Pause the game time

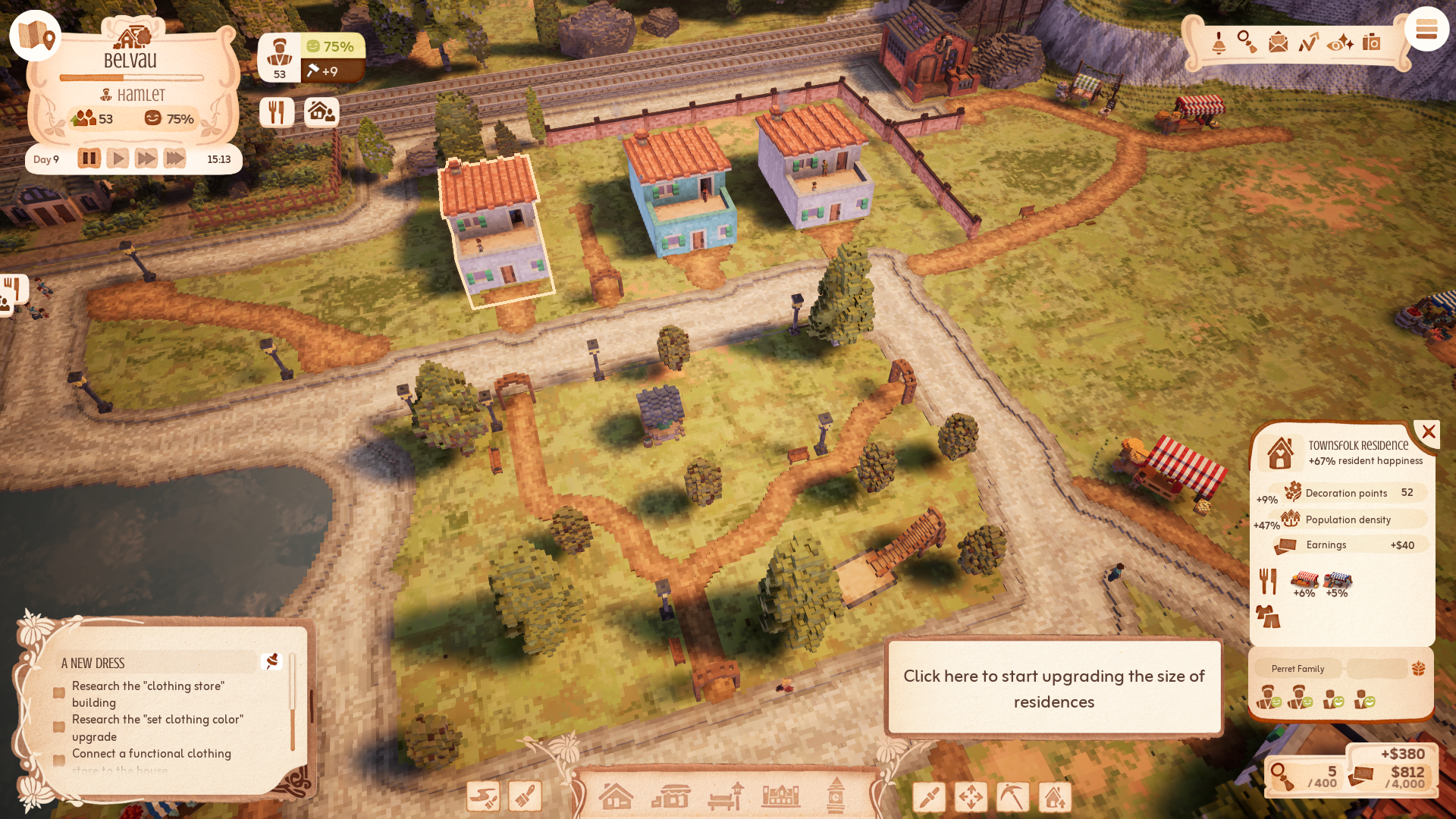(x=89, y=158)
